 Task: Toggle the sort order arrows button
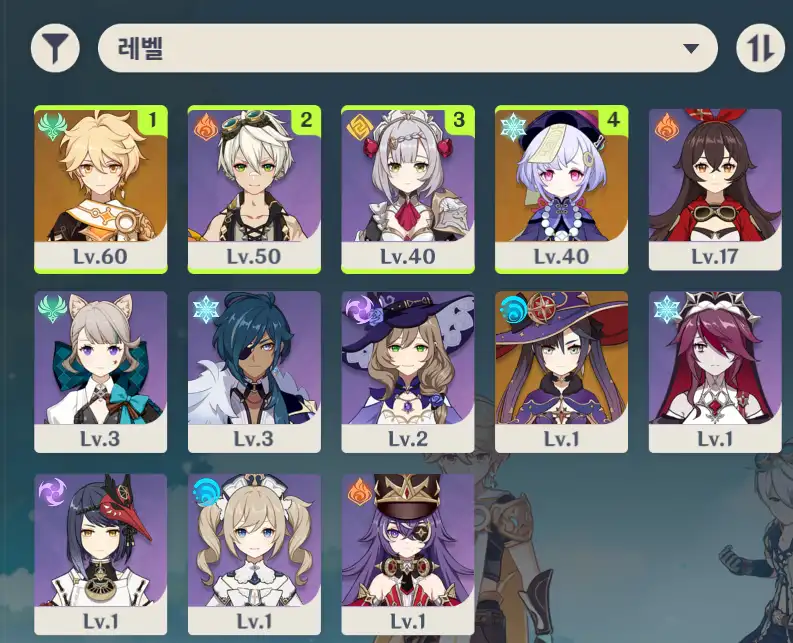point(760,48)
